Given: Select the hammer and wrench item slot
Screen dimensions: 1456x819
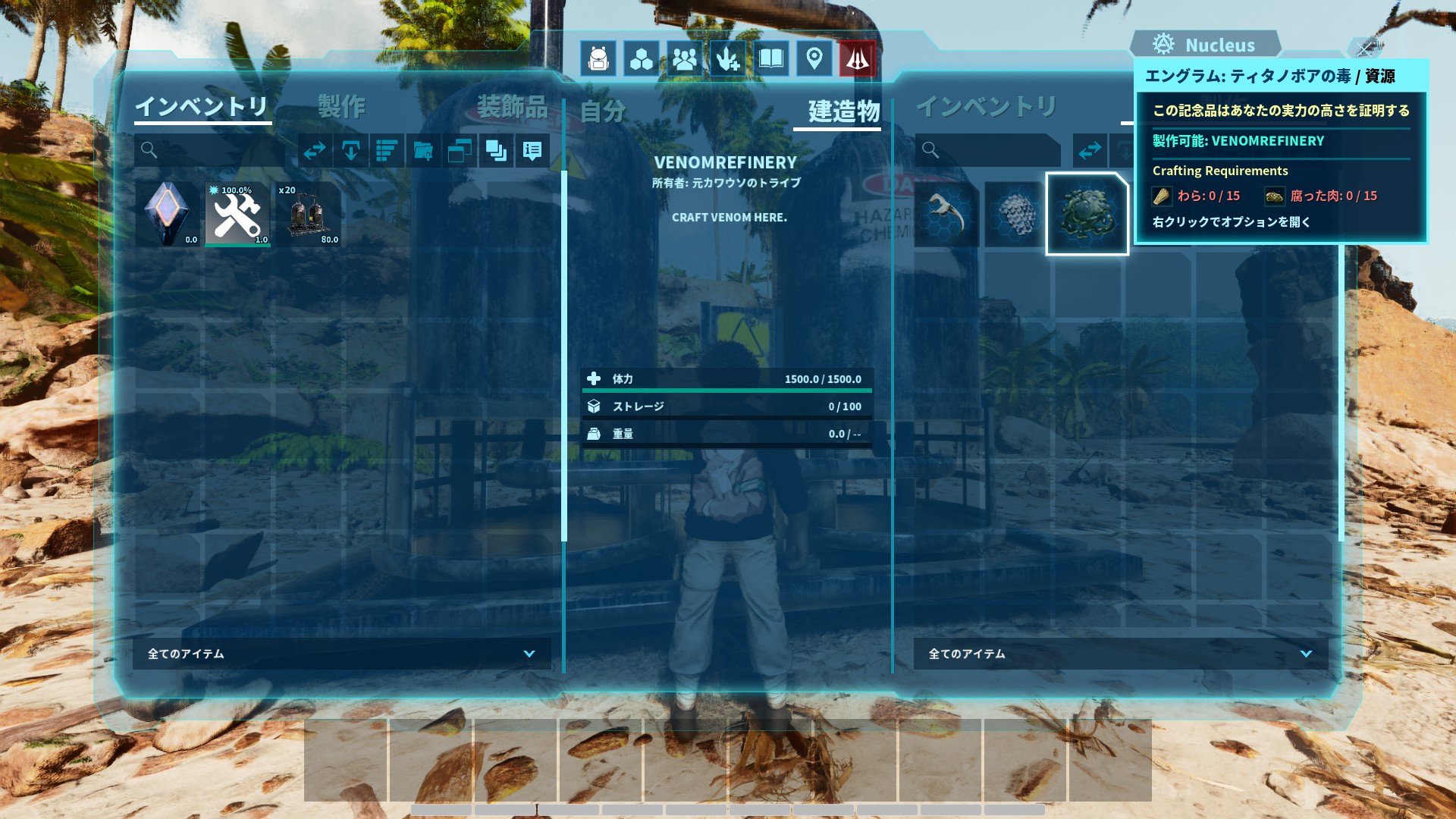Looking at the screenshot, I should coord(237,214).
